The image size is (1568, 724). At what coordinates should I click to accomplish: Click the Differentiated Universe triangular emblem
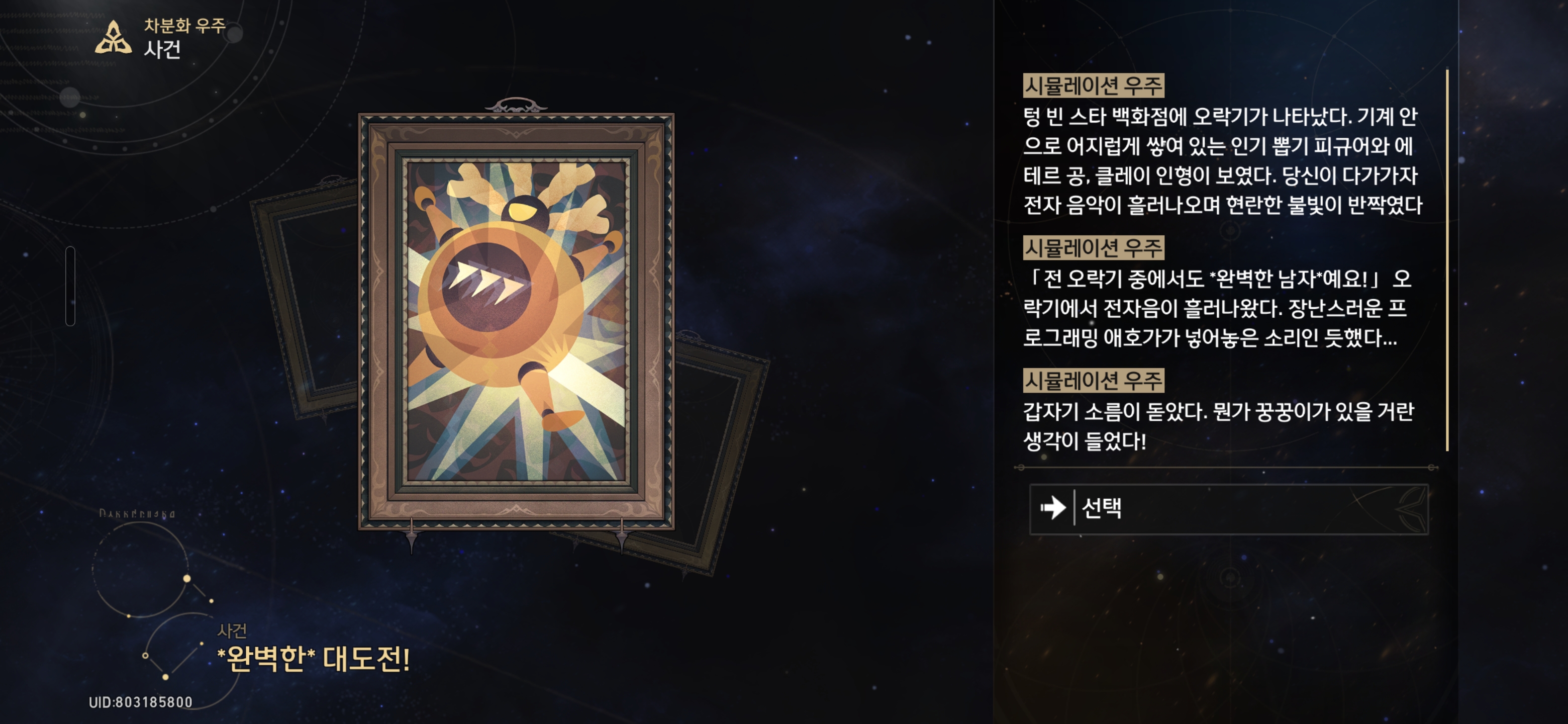click(x=113, y=38)
